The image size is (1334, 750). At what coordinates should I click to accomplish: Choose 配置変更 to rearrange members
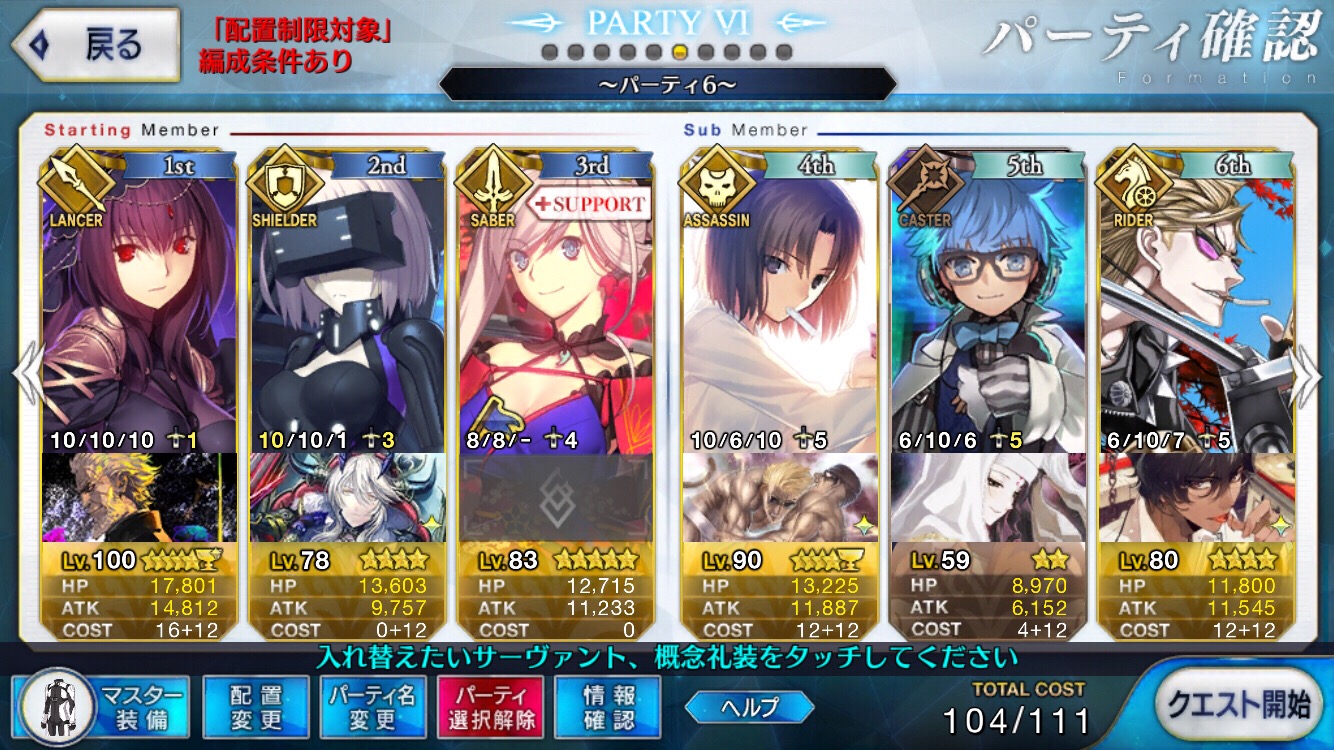256,706
